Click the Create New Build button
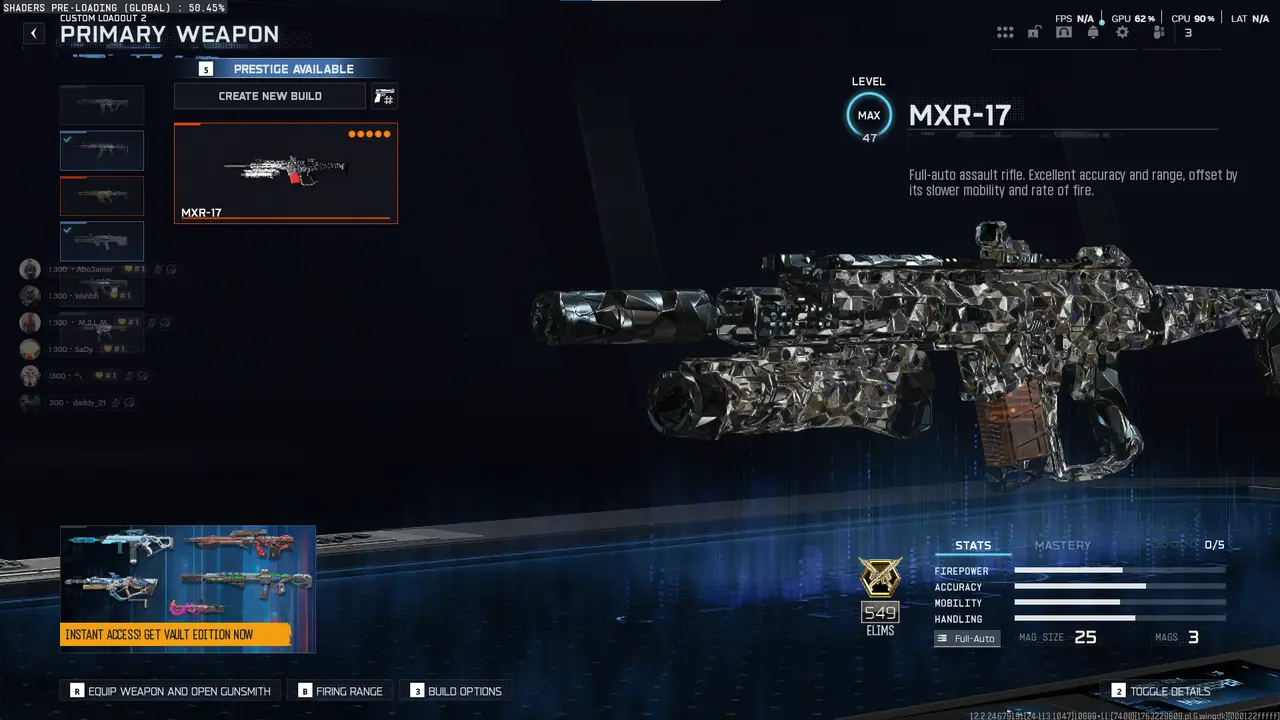The image size is (1280, 720). (x=269, y=95)
